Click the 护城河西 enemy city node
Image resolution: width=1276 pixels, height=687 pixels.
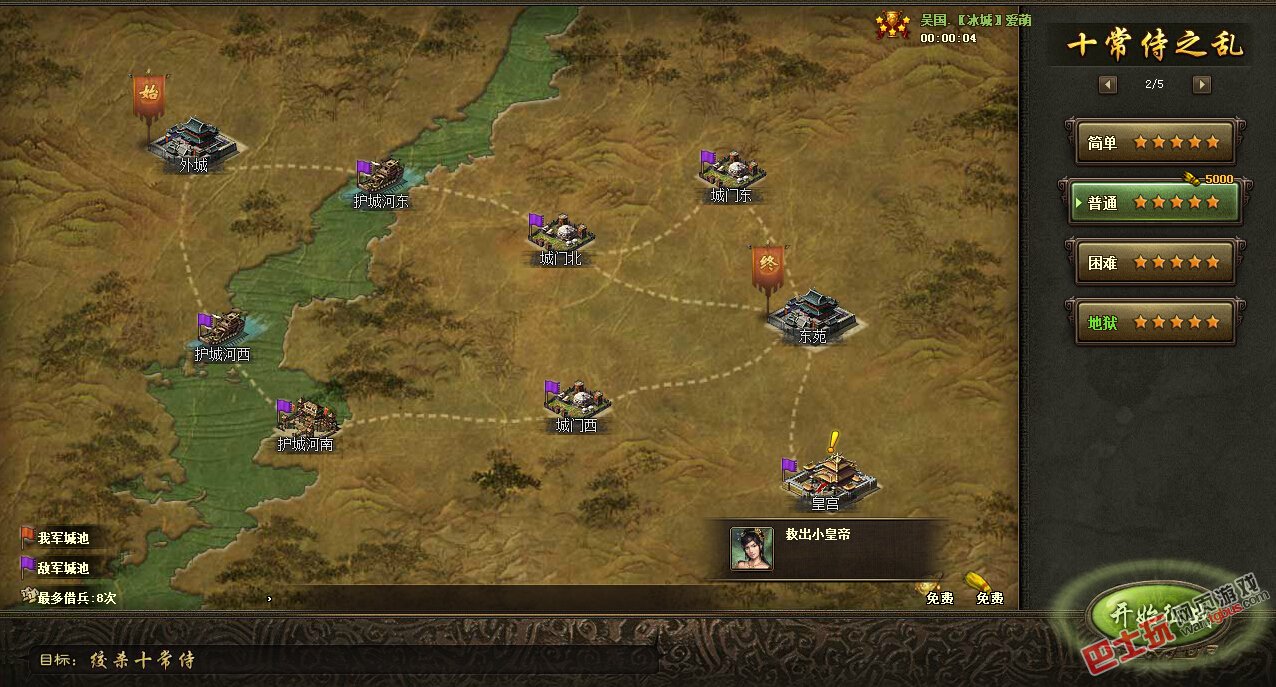222,330
